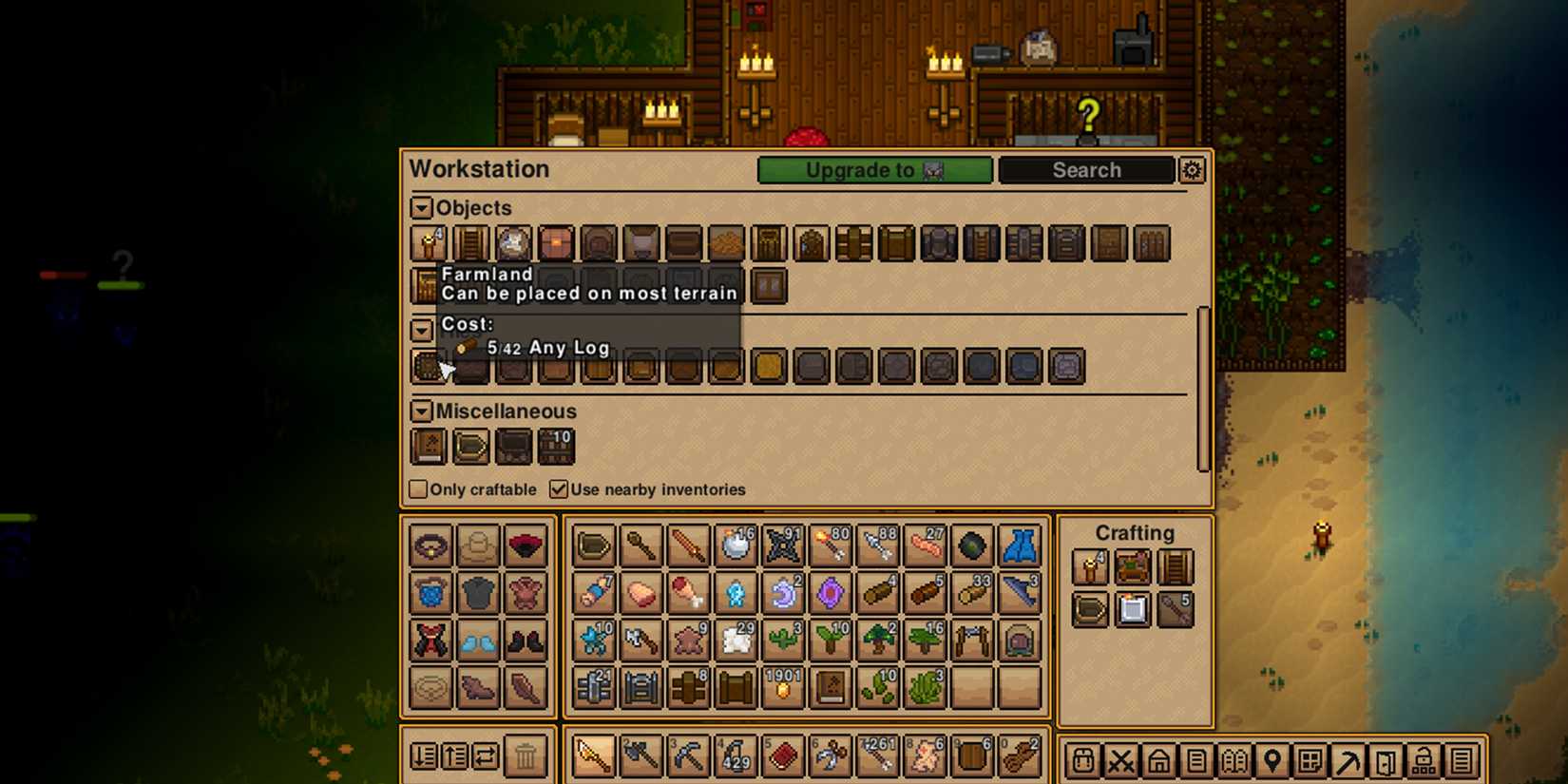Enable the Only craftable checkbox
This screenshot has width=1568, height=784.
pos(417,488)
